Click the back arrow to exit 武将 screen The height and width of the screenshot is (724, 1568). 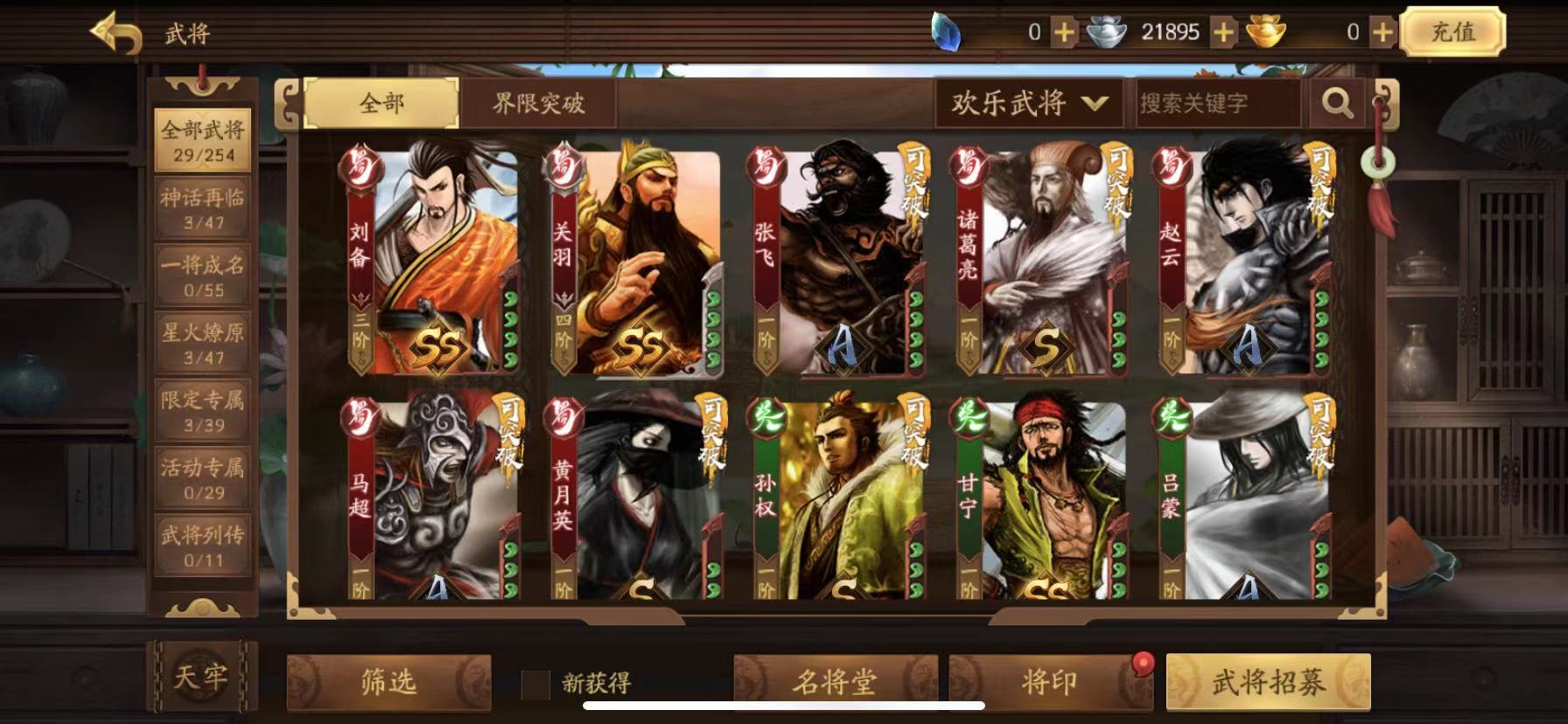[x=118, y=32]
